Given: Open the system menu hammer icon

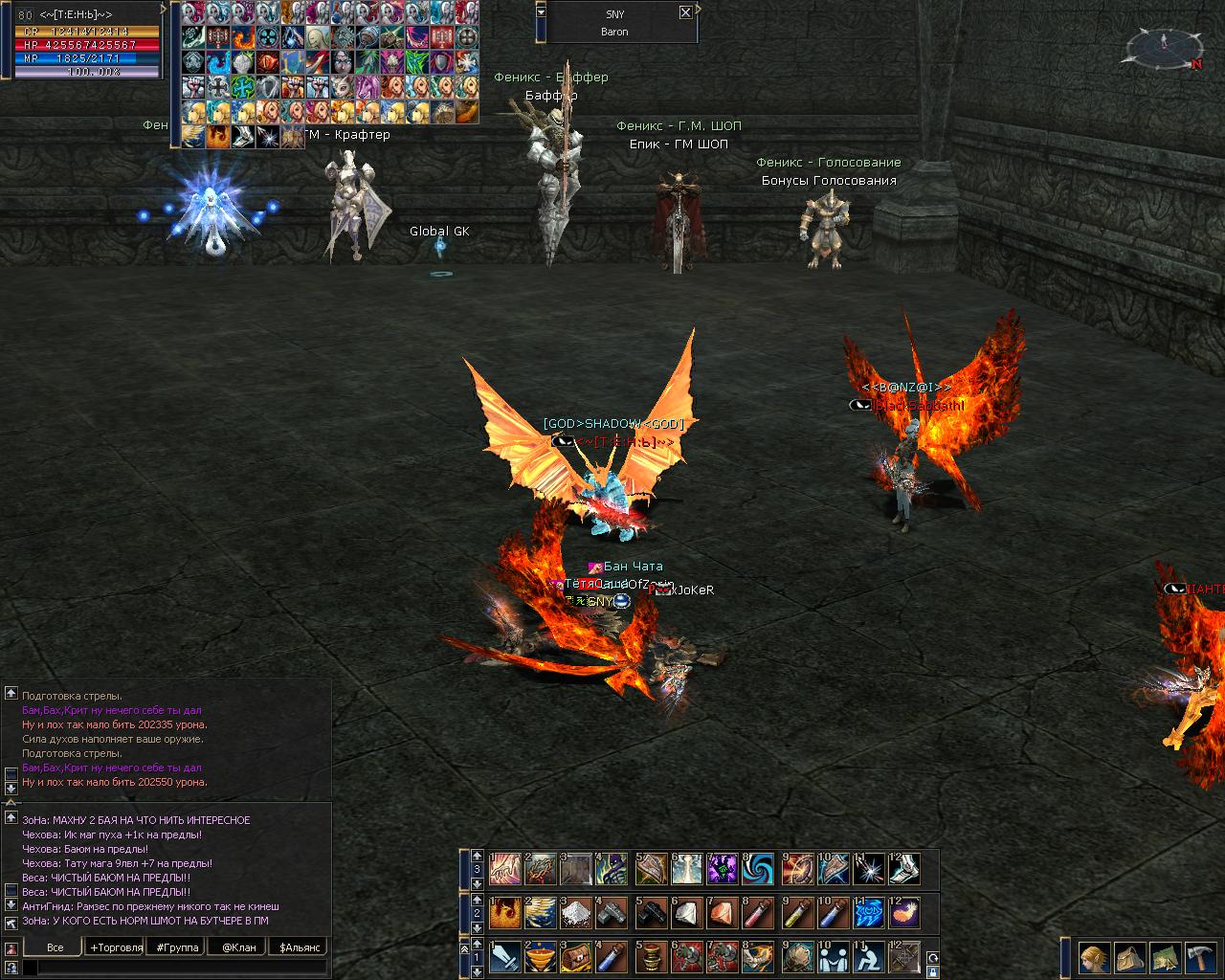Looking at the screenshot, I should 1200,957.
